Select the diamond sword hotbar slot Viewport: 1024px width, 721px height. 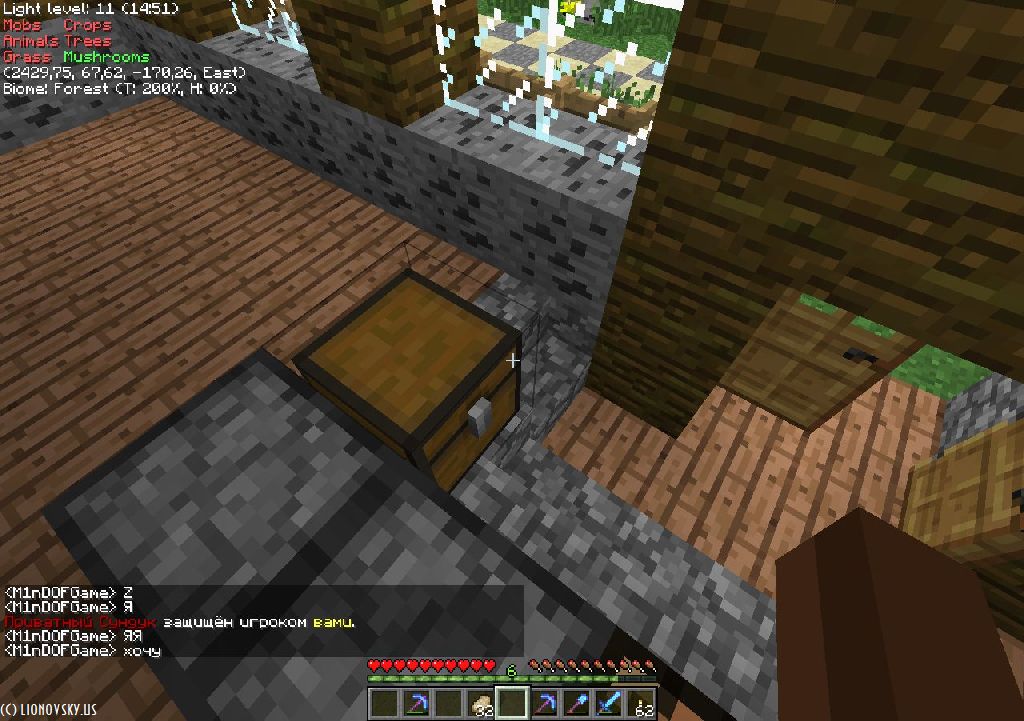[609, 703]
